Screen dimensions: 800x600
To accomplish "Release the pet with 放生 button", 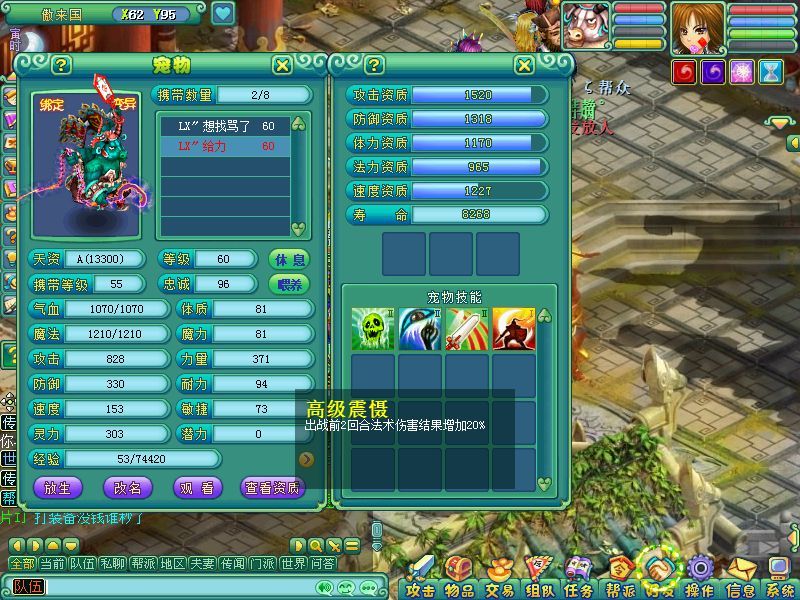I will click(x=58, y=488).
